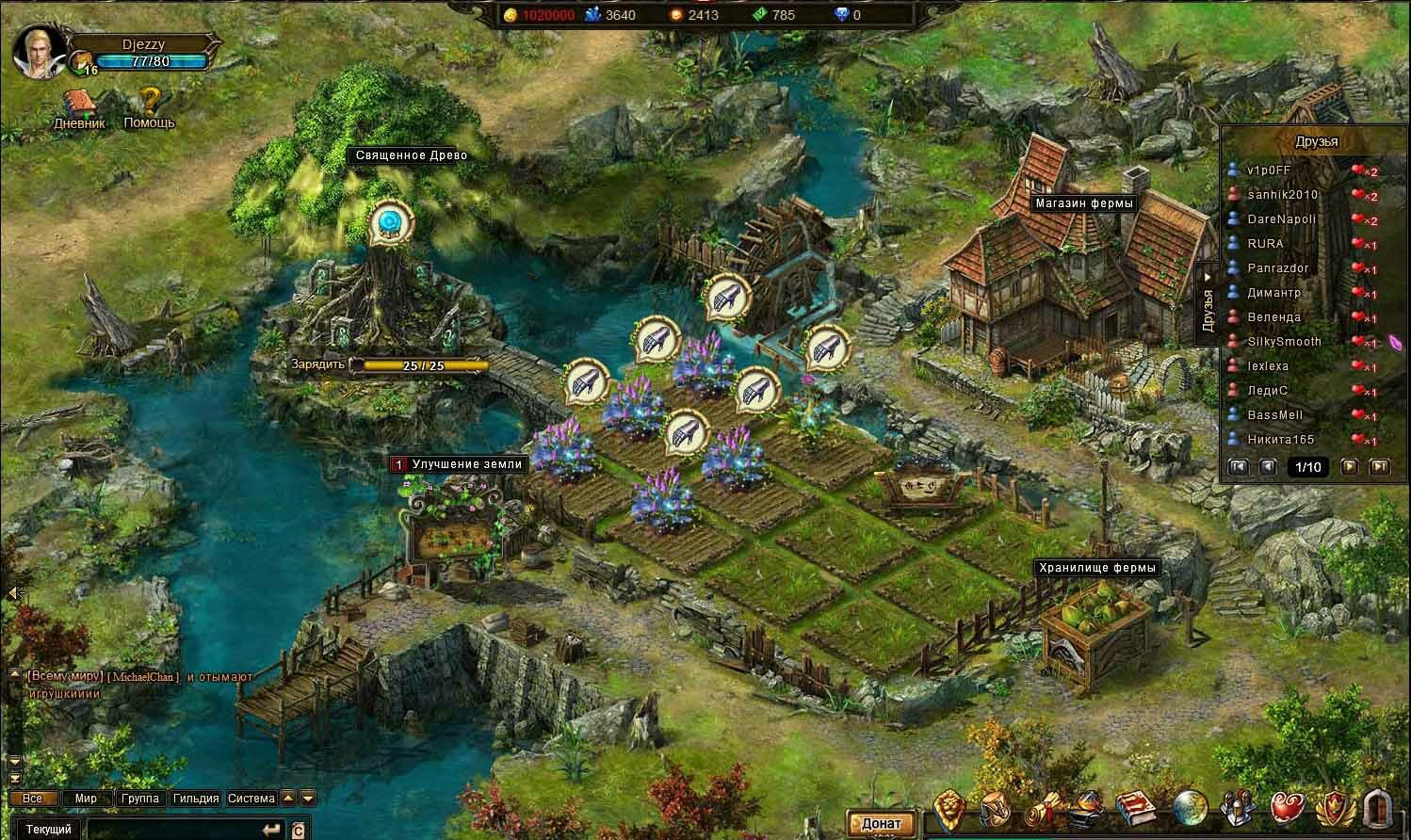Click the lion shield icon
1411x840 pixels.
[949, 809]
